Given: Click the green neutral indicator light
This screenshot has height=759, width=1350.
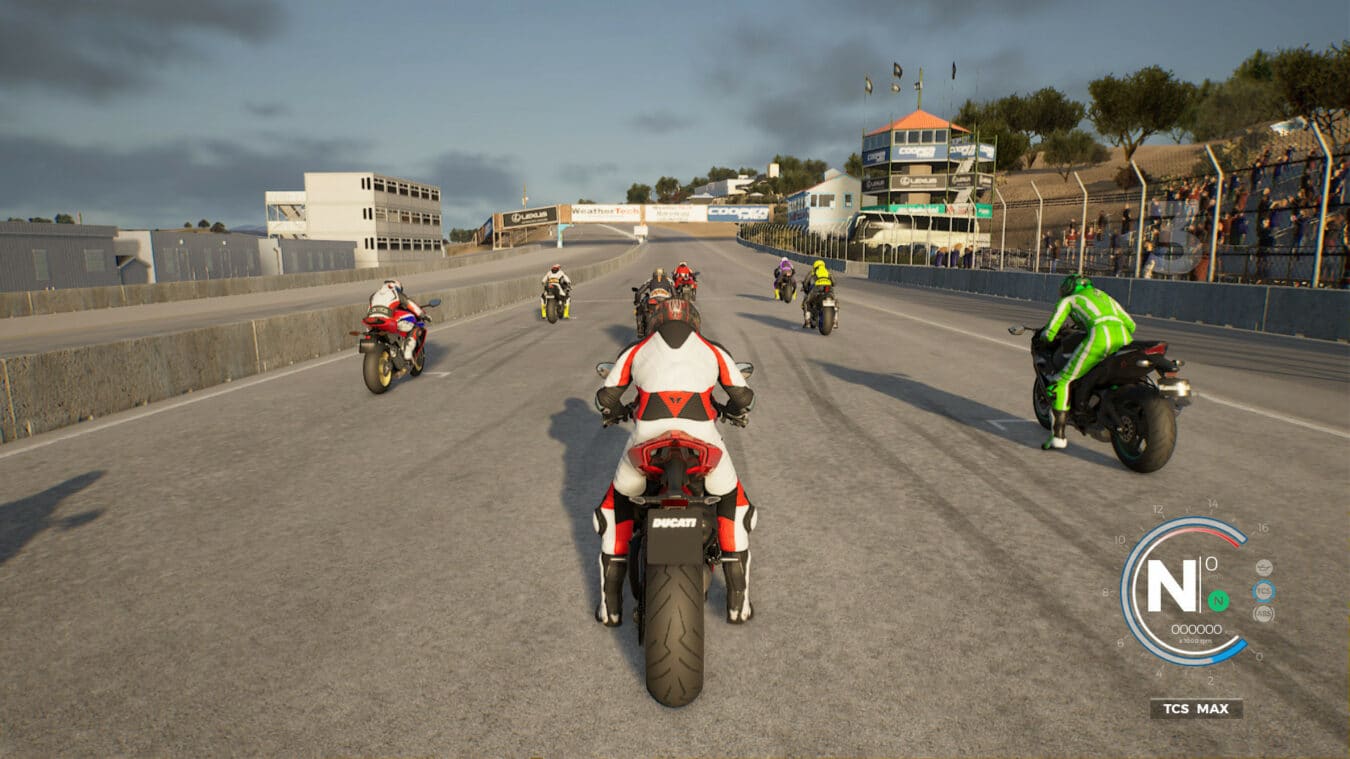Looking at the screenshot, I should point(1218,601).
